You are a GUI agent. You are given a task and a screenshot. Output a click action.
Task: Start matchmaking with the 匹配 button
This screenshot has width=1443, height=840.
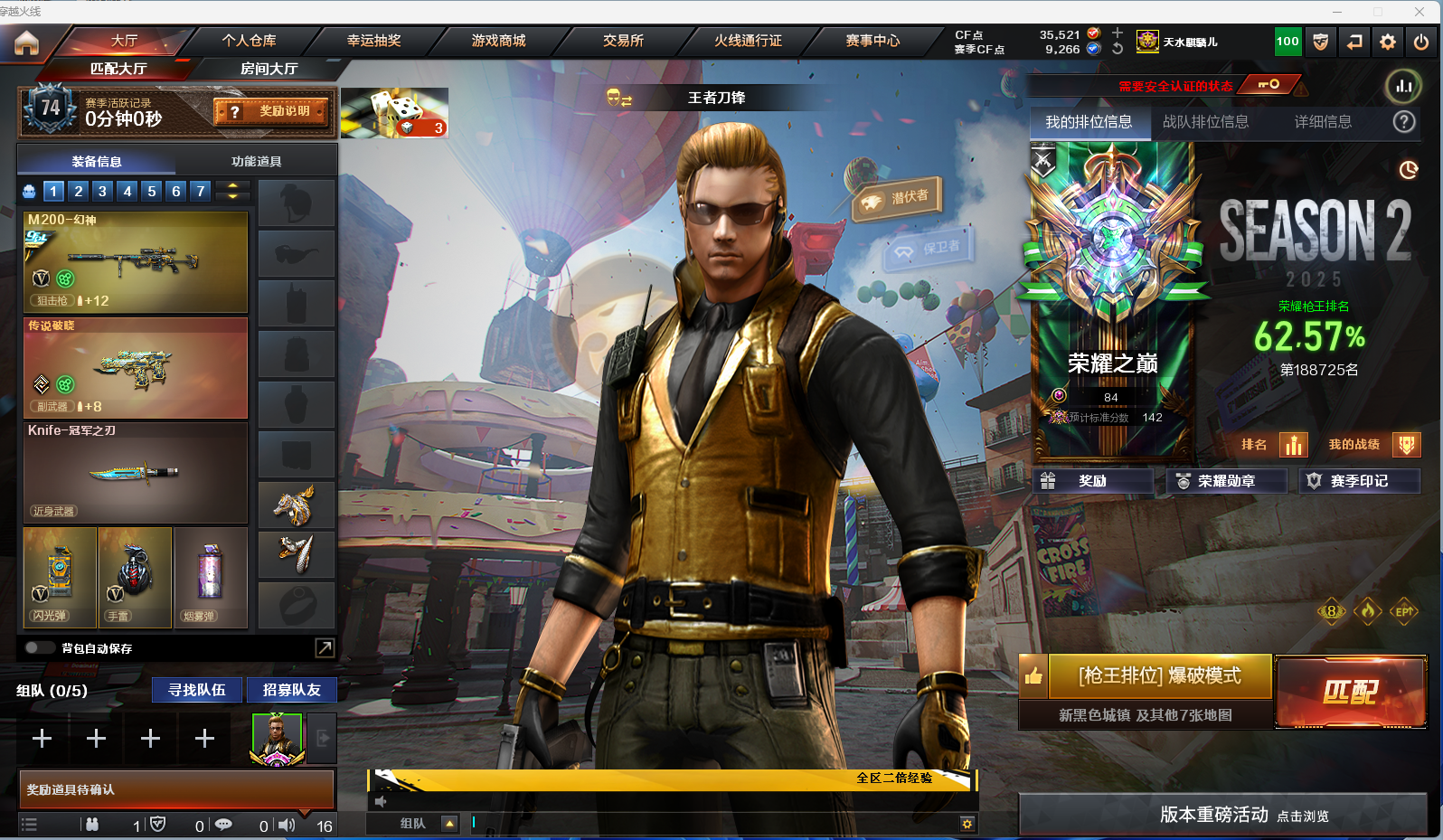[1351, 693]
